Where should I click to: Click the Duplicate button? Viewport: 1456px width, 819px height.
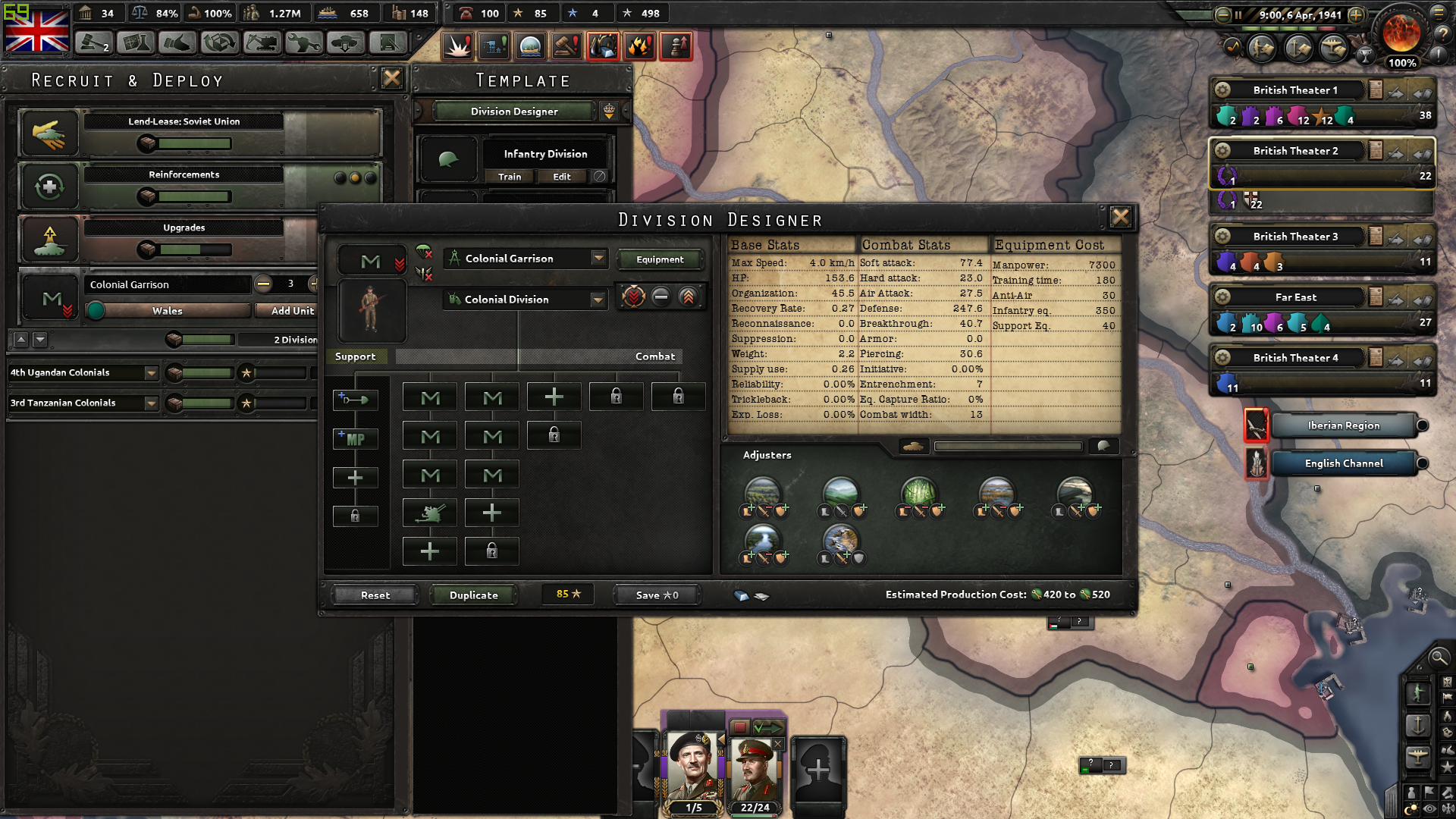tap(473, 595)
